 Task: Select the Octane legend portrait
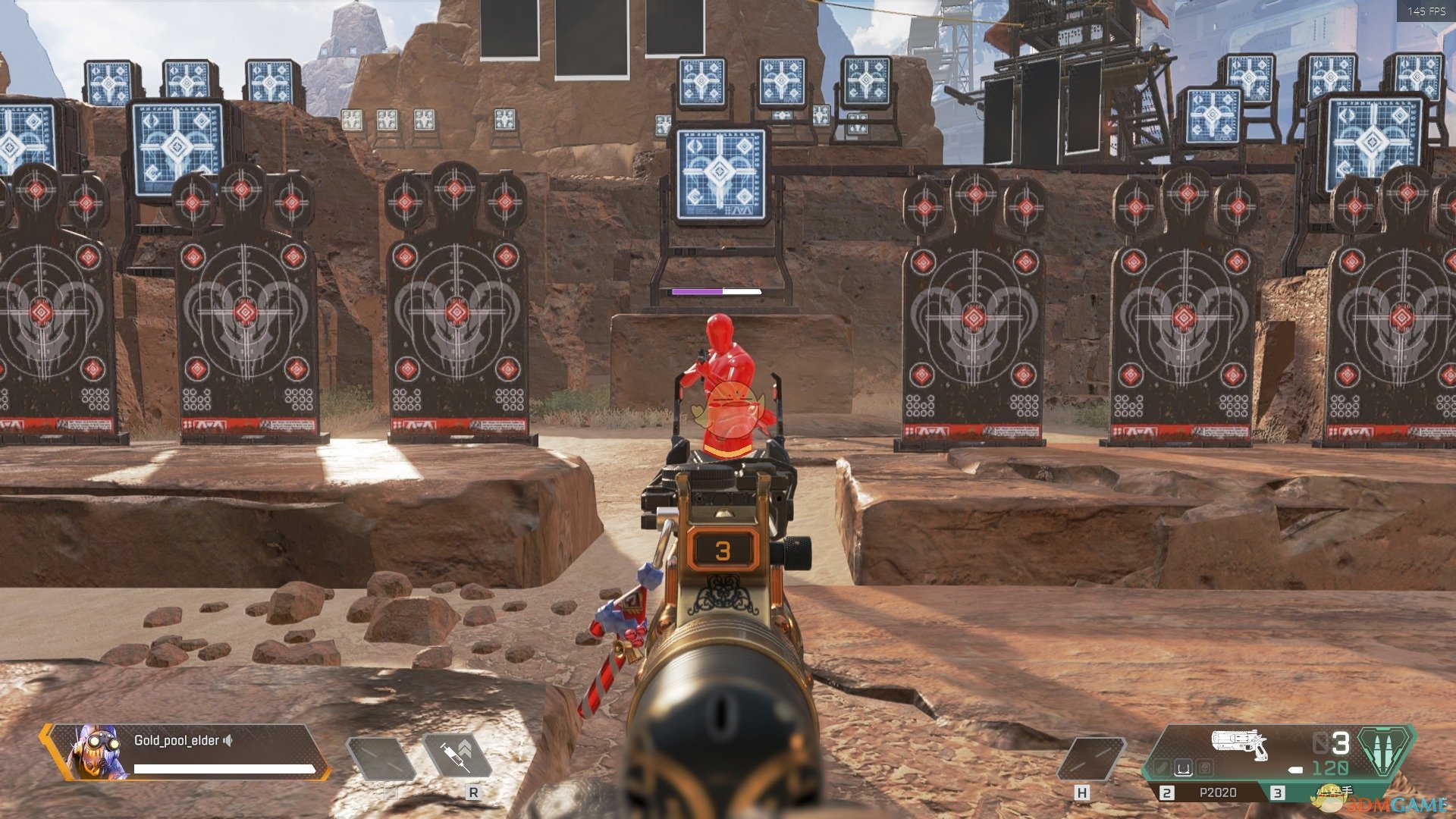(x=96, y=752)
